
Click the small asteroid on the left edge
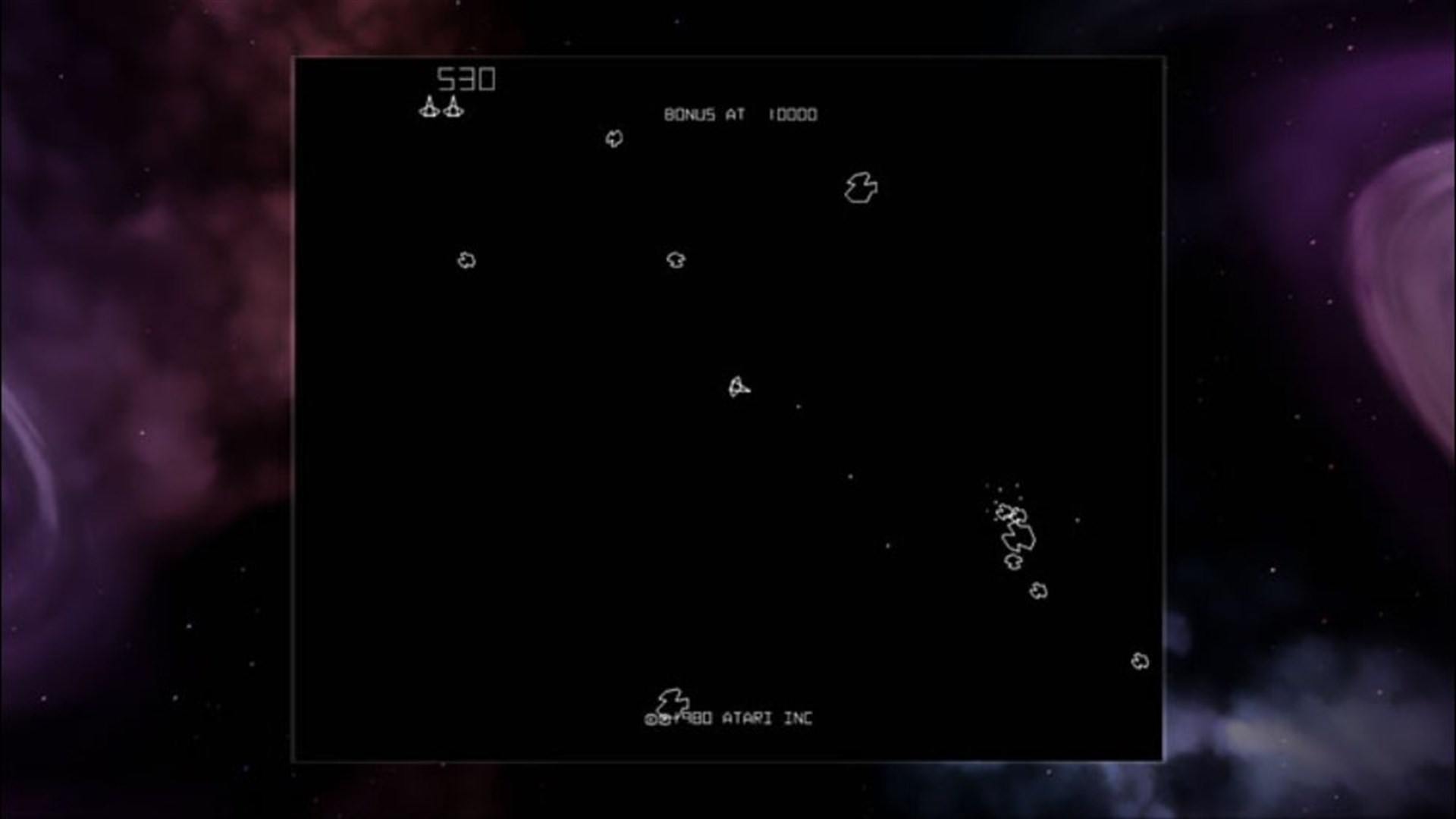(466, 260)
